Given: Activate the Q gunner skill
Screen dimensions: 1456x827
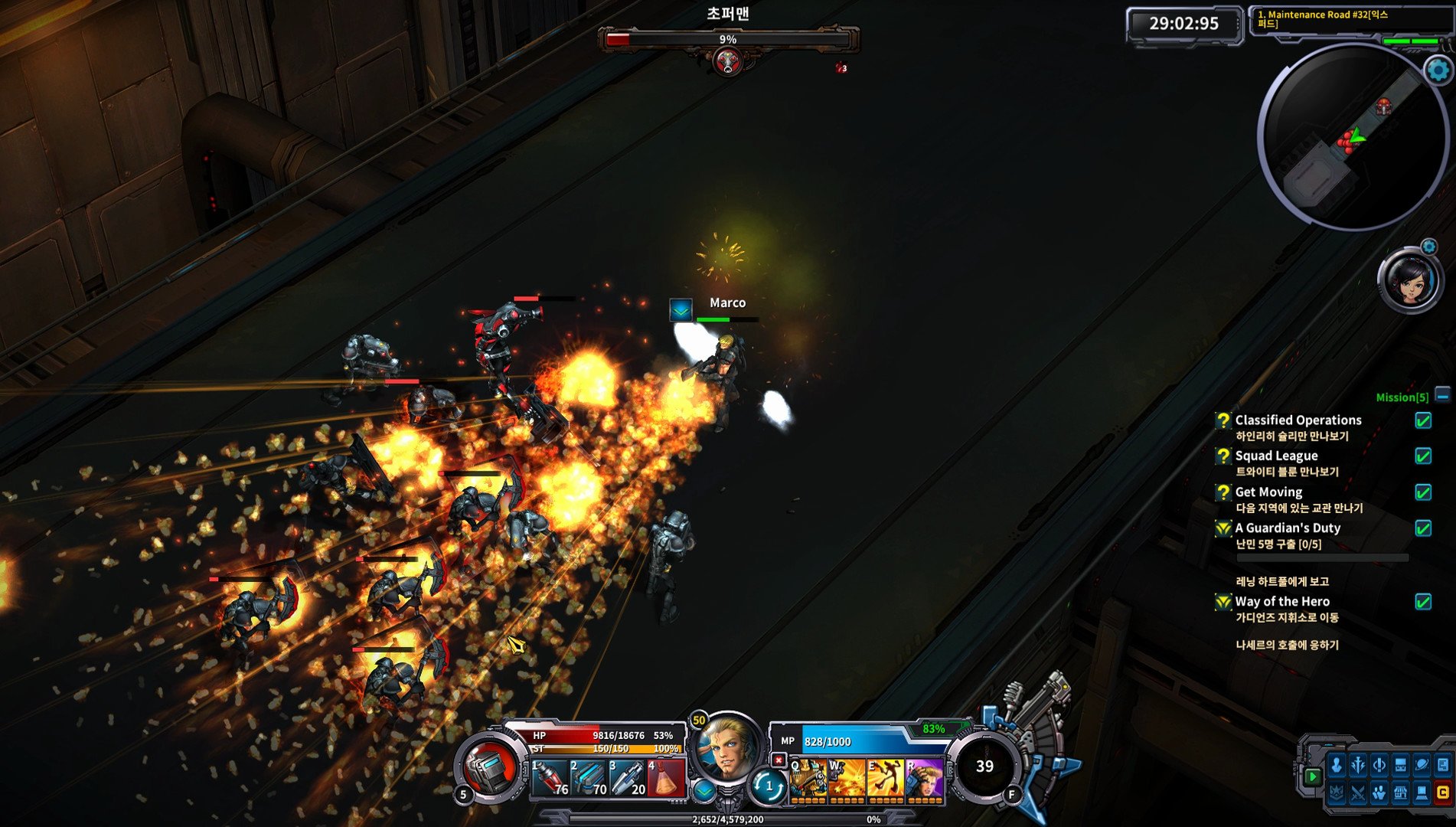Looking at the screenshot, I should (808, 779).
